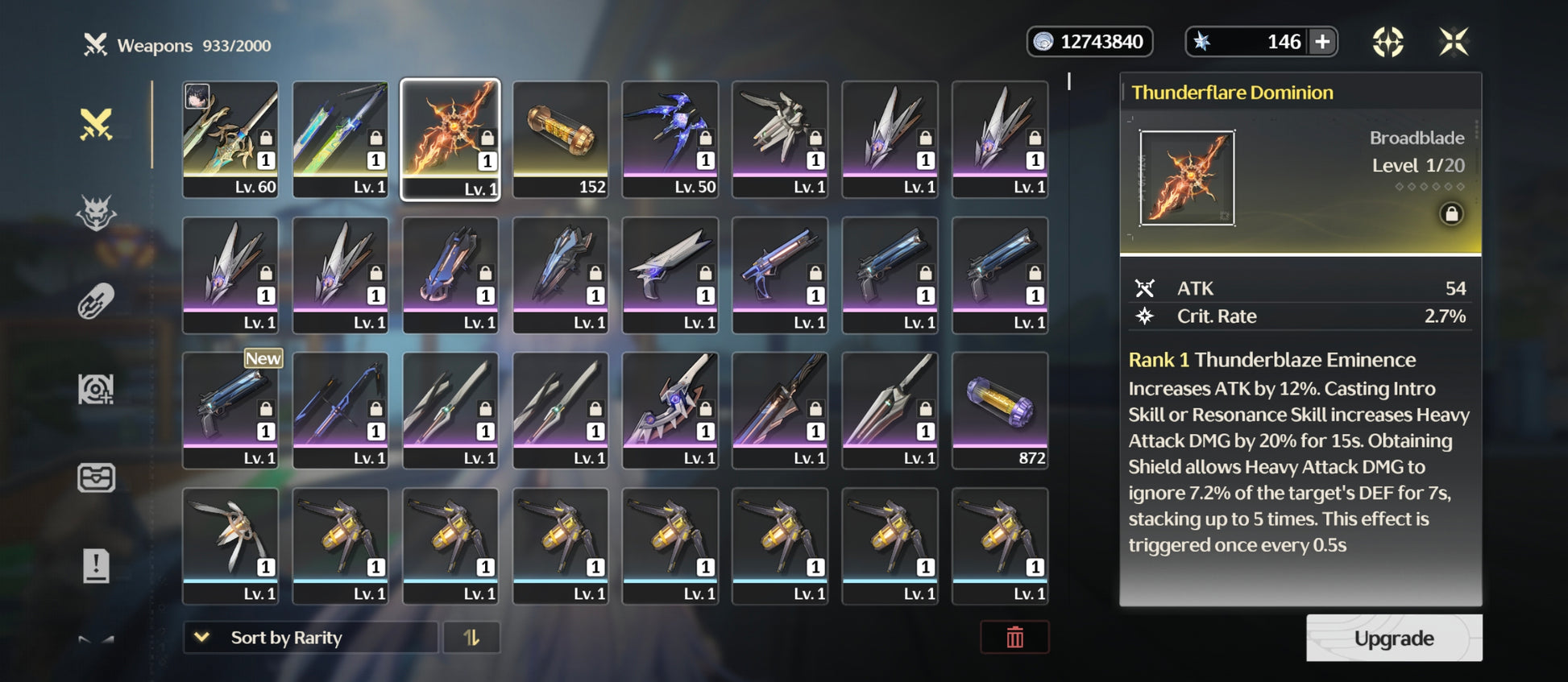Toggle the lock on Thunderflare Dominion
Viewport: 1568px width, 682px height.
1451,214
